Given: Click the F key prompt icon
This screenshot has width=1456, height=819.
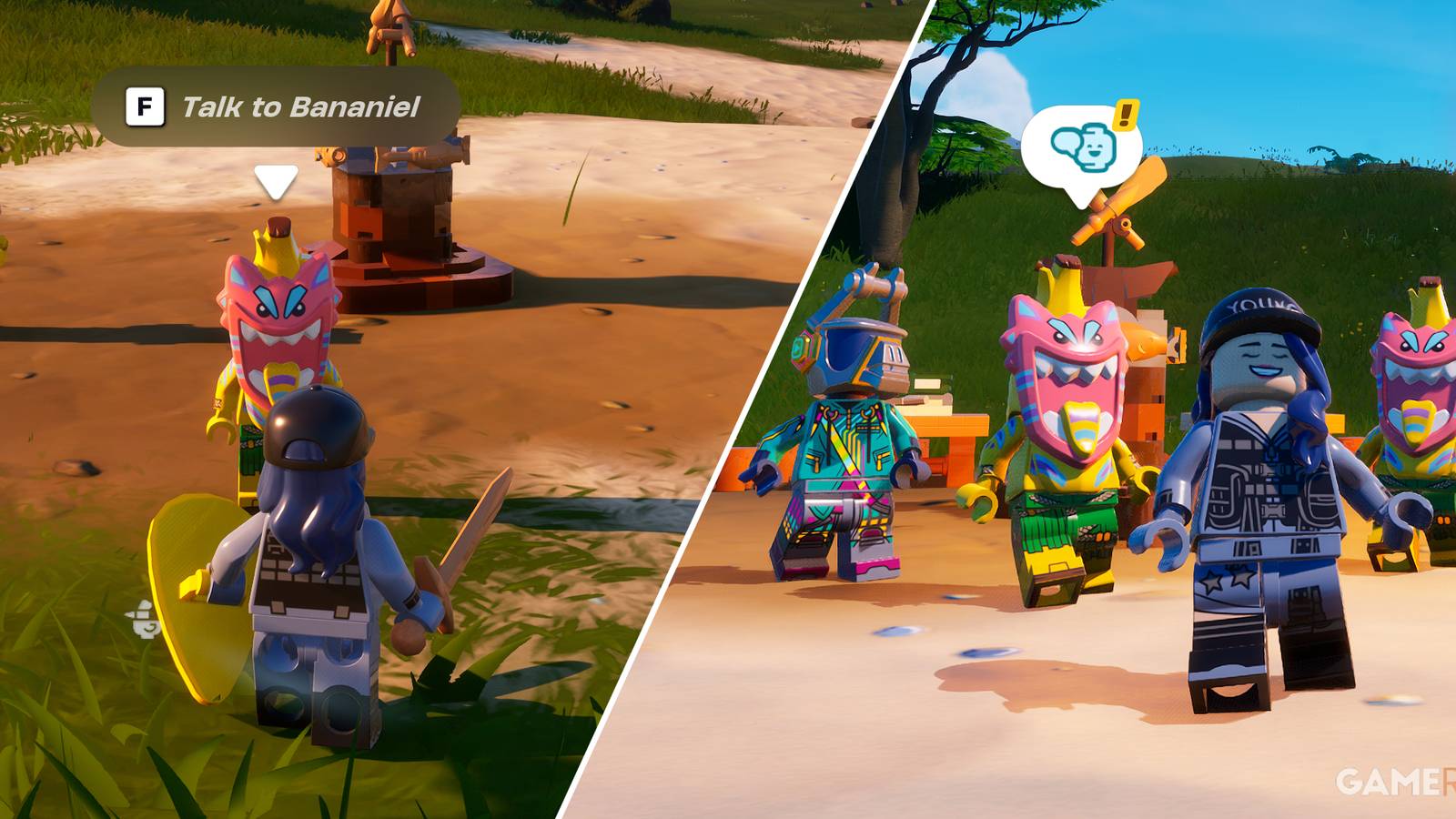Looking at the screenshot, I should tap(146, 105).
